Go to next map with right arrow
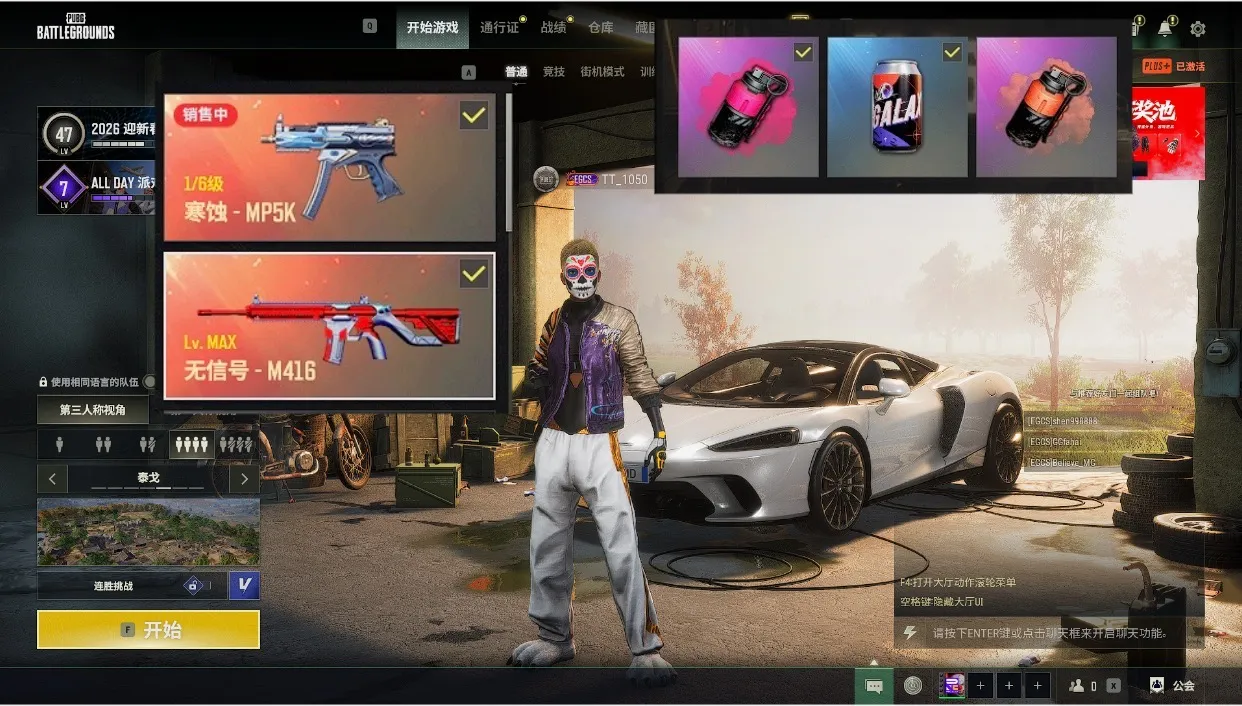The image size is (1242, 706). tap(244, 478)
